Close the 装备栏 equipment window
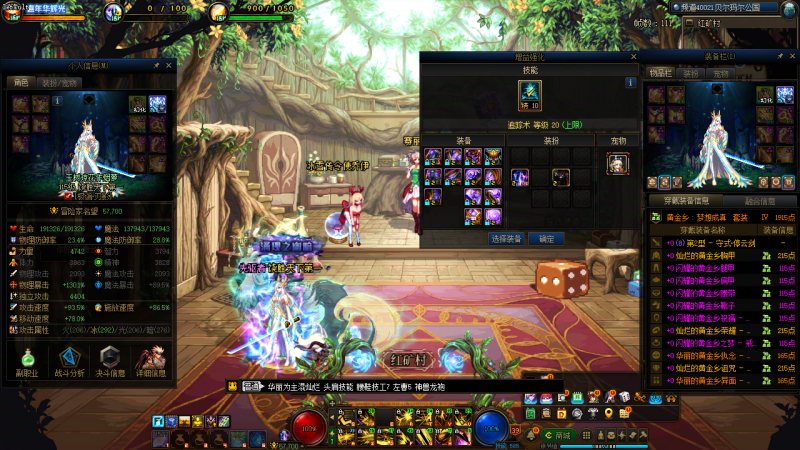800x450 pixels. [x=791, y=58]
